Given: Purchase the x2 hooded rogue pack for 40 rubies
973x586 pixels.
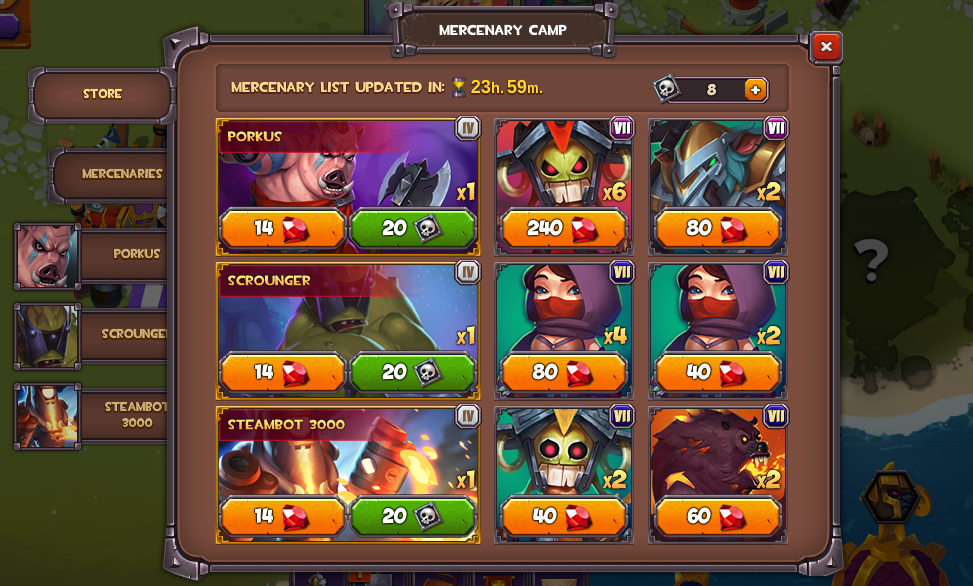Looking at the screenshot, I should [717, 373].
